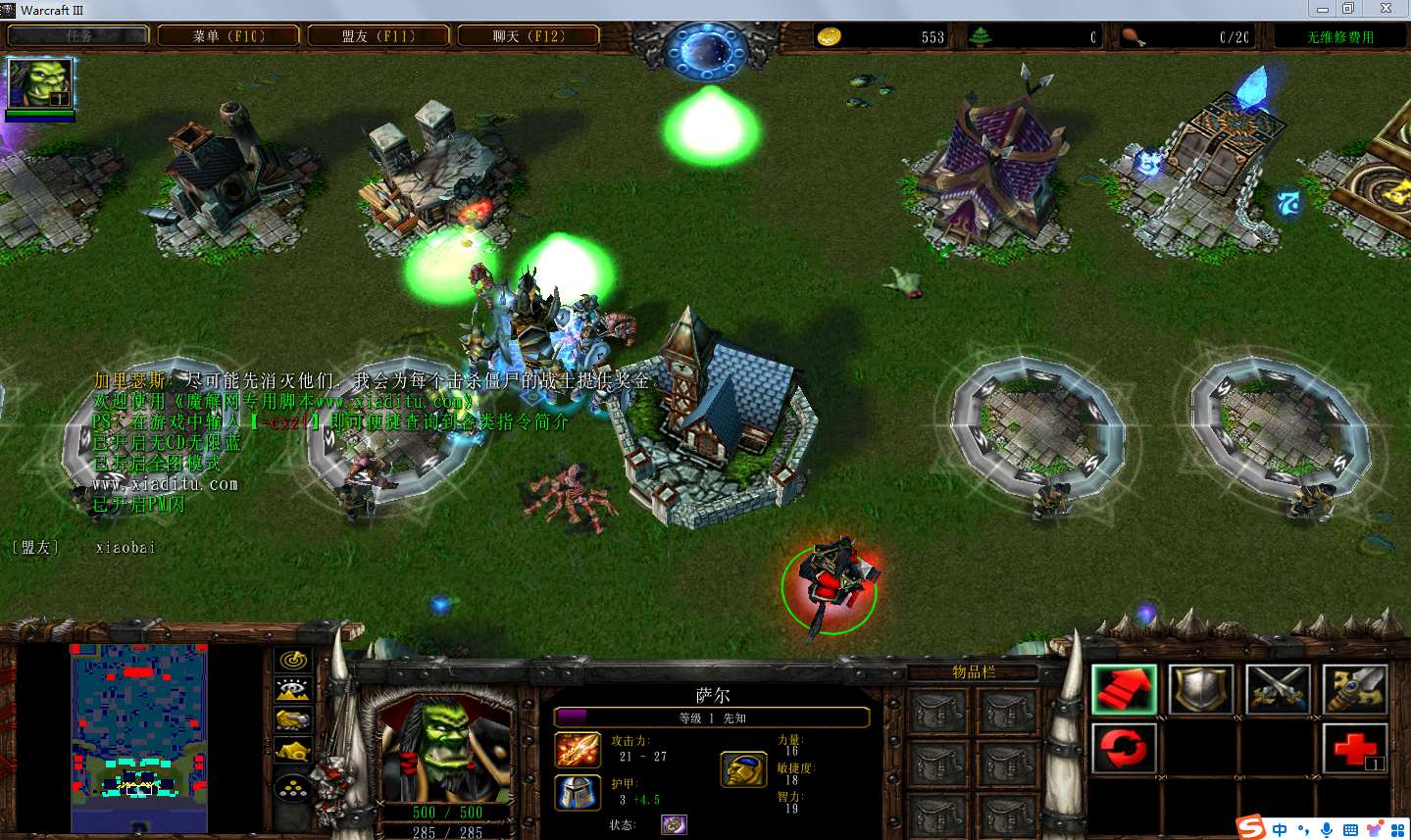Select the crossed swords command
The width and height of the screenshot is (1411, 840).
(1278, 689)
